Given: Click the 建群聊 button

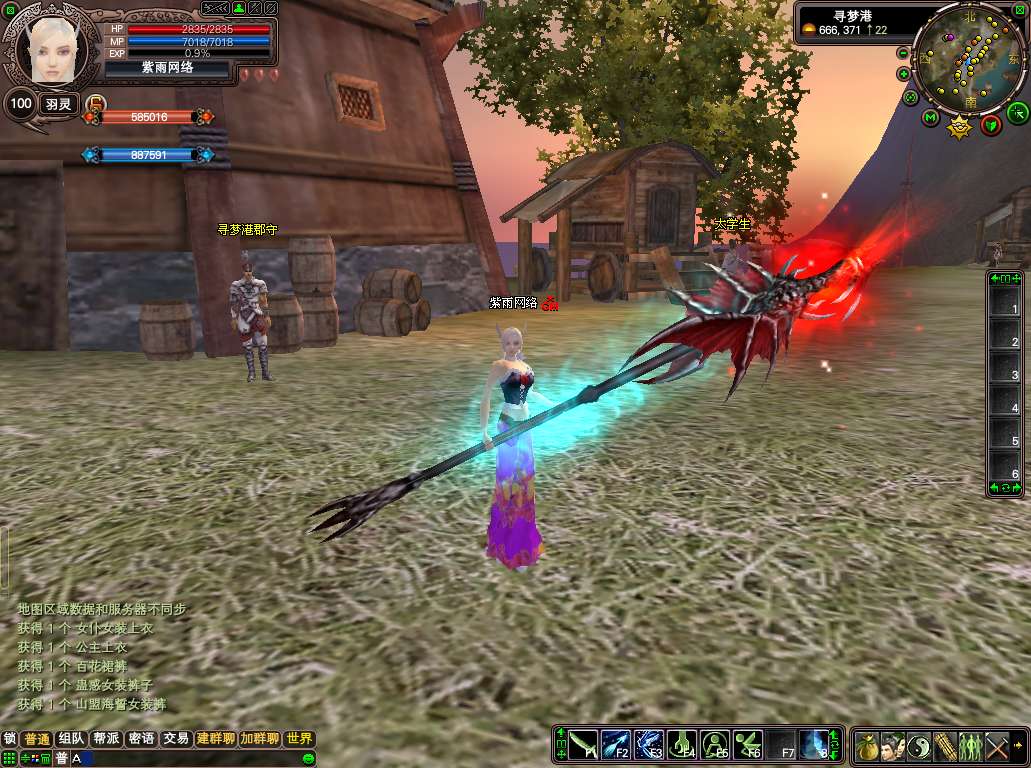Looking at the screenshot, I should [216, 739].
